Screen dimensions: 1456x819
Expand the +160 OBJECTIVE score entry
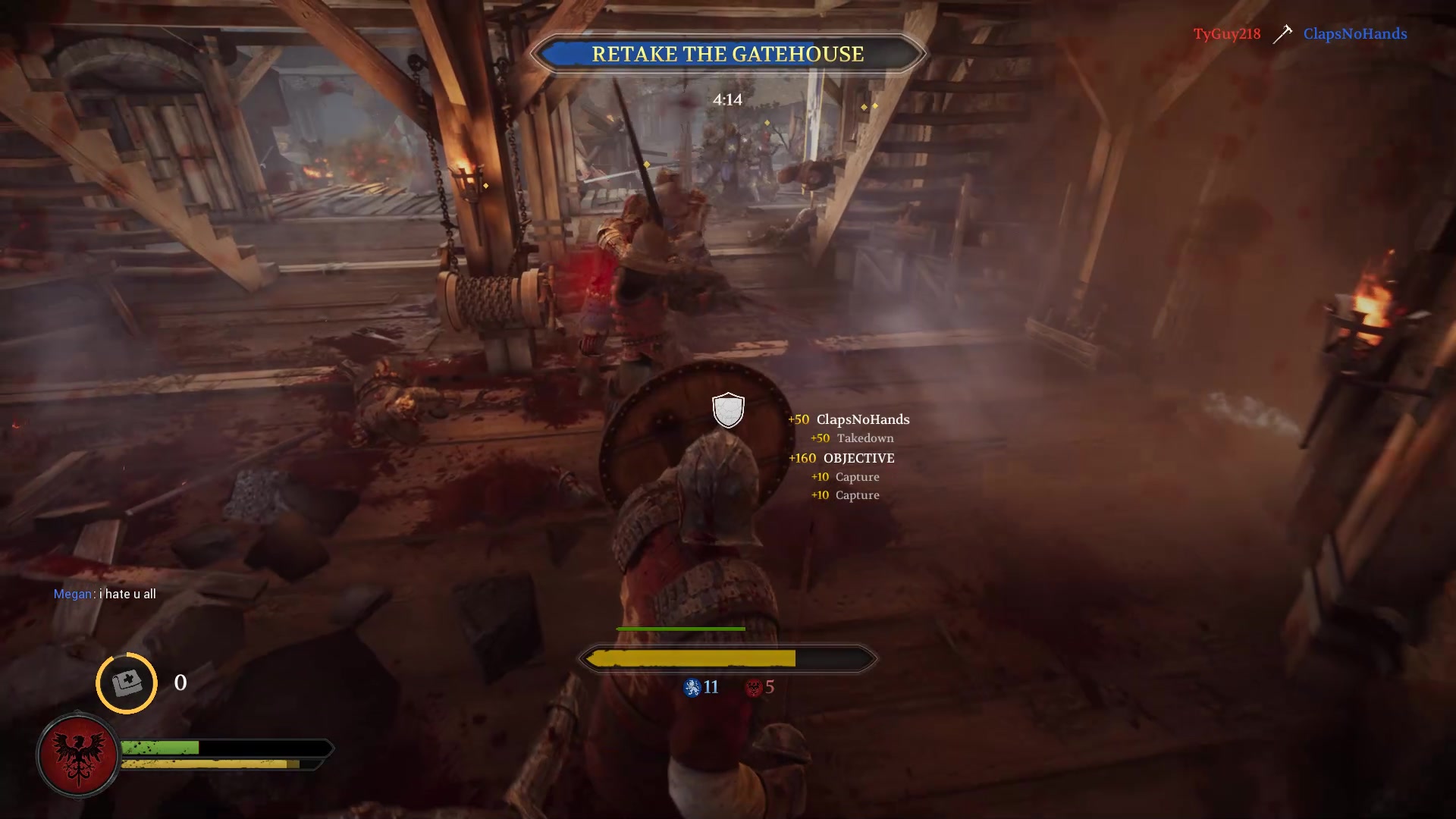841,458
